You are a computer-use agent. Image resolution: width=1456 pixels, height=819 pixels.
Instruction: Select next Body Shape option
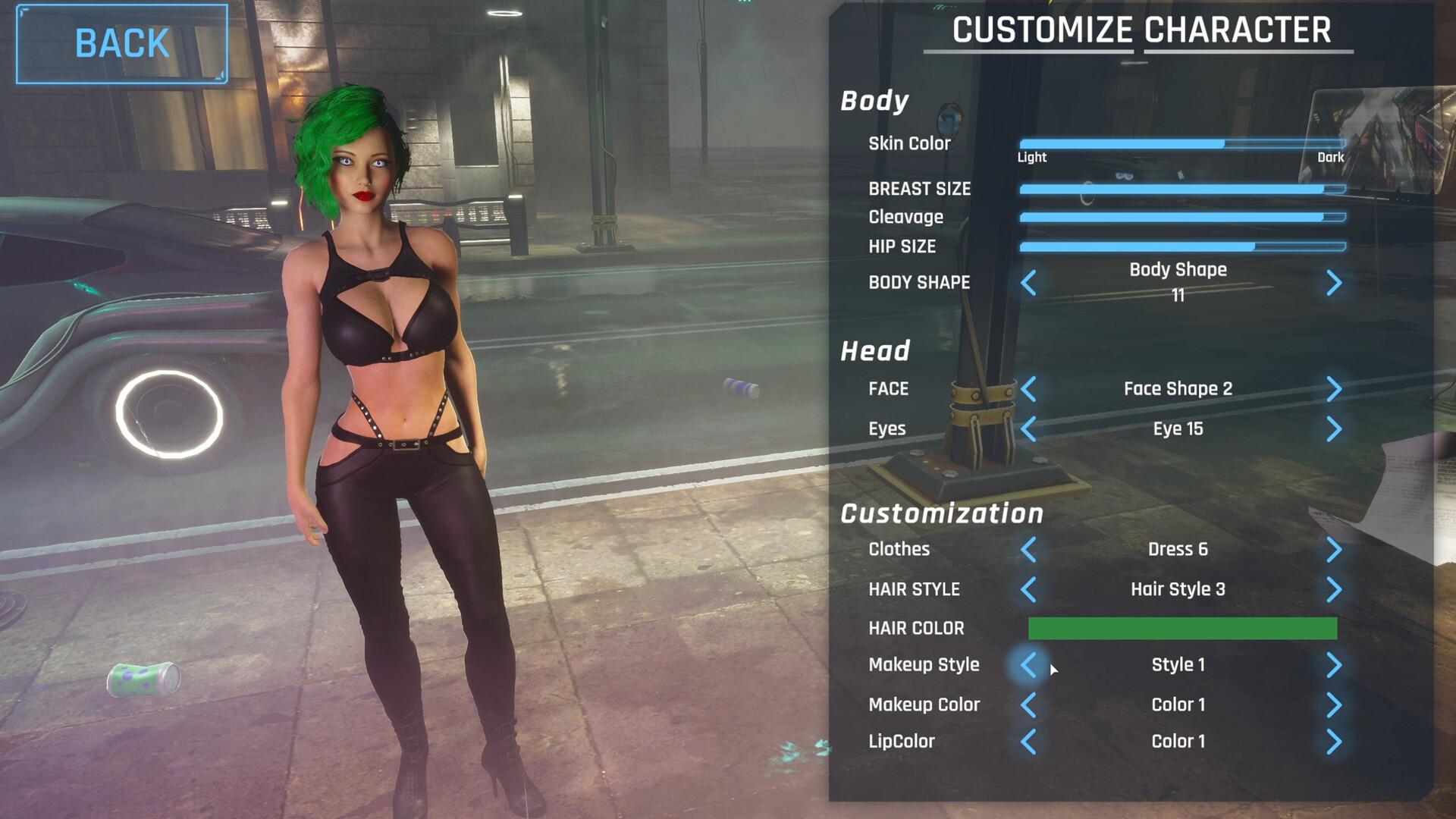(x=1334, y=283)
